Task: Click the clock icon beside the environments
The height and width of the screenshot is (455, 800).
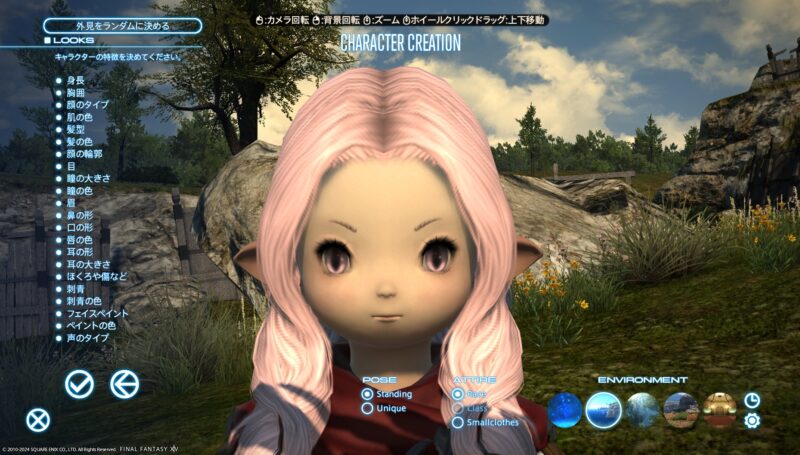Action: 752,399
